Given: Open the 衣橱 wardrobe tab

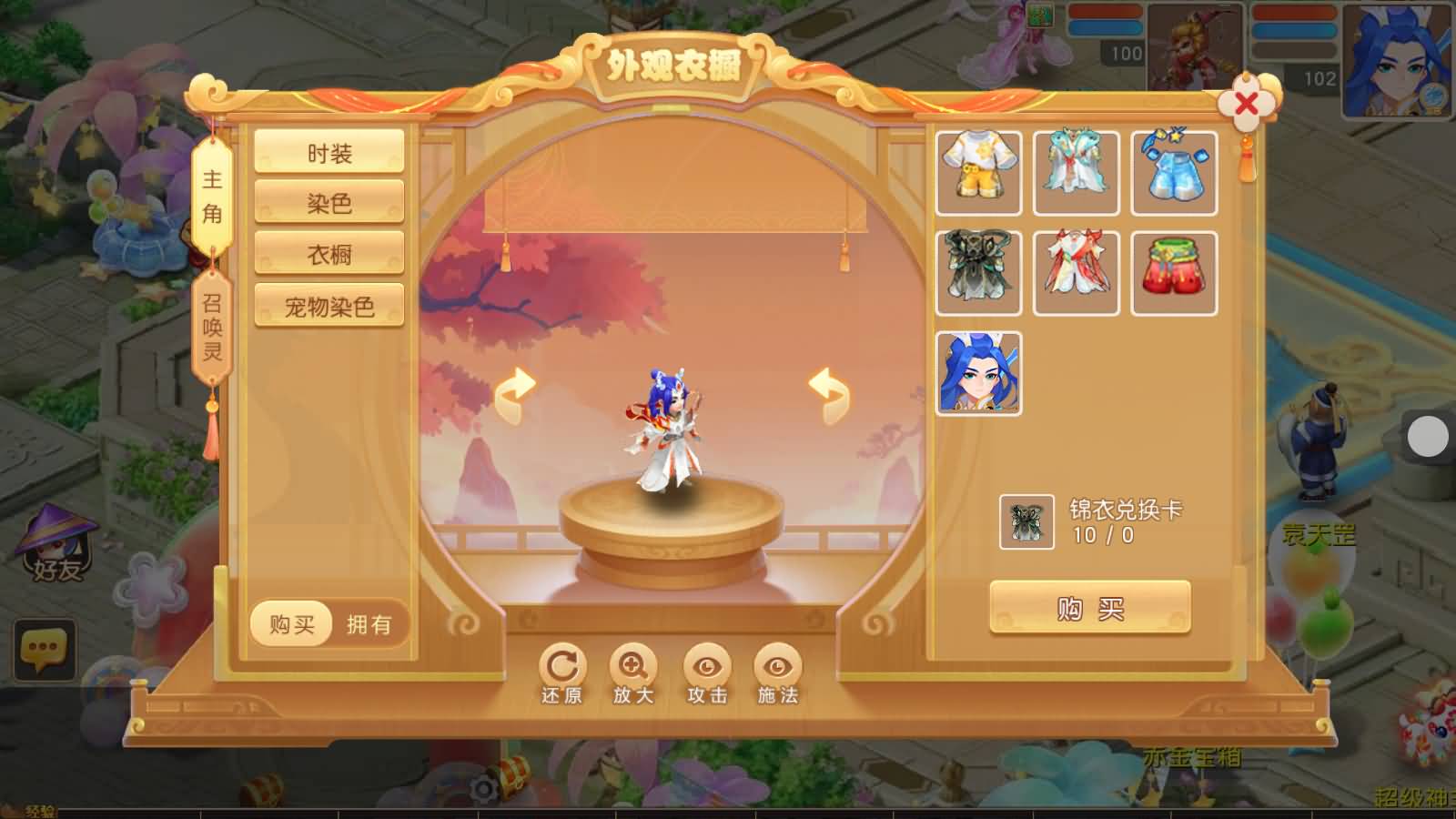Looking at the screenshot, I should pyautogui.click(x=330, y=252).
